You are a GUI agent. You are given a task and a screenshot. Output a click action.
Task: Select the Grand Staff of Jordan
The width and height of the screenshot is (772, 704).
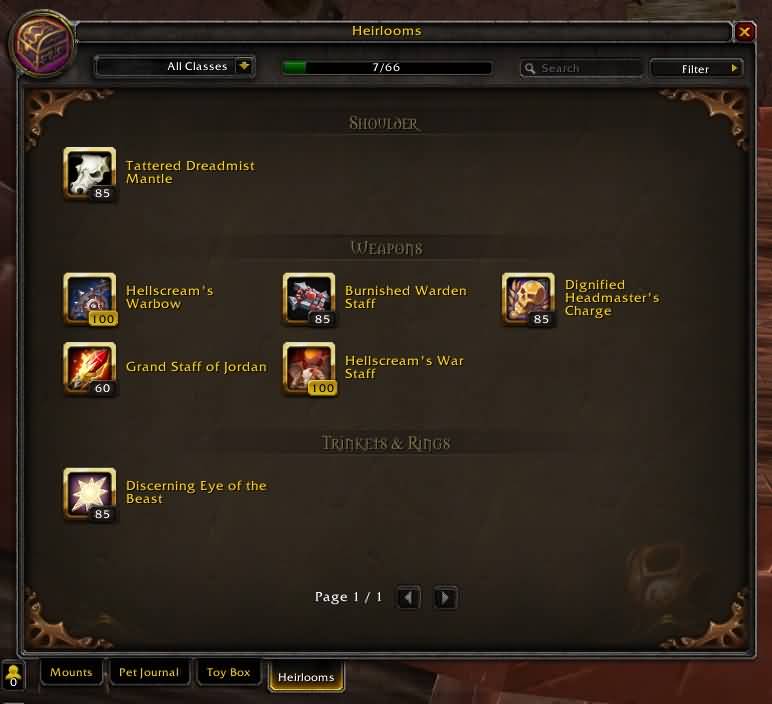(89, 367)
